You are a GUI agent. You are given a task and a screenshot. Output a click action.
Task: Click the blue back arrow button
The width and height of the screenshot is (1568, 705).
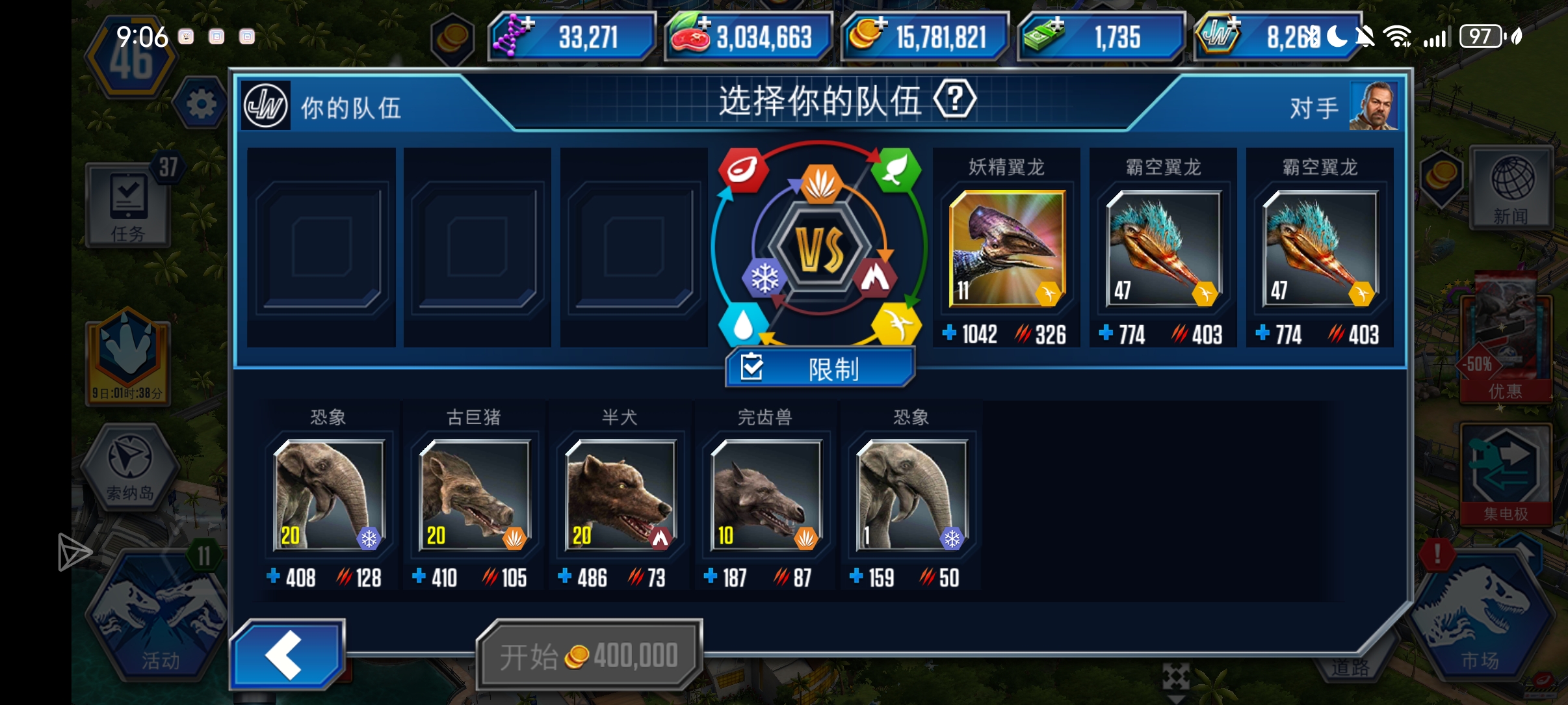(x=287, y=654)
